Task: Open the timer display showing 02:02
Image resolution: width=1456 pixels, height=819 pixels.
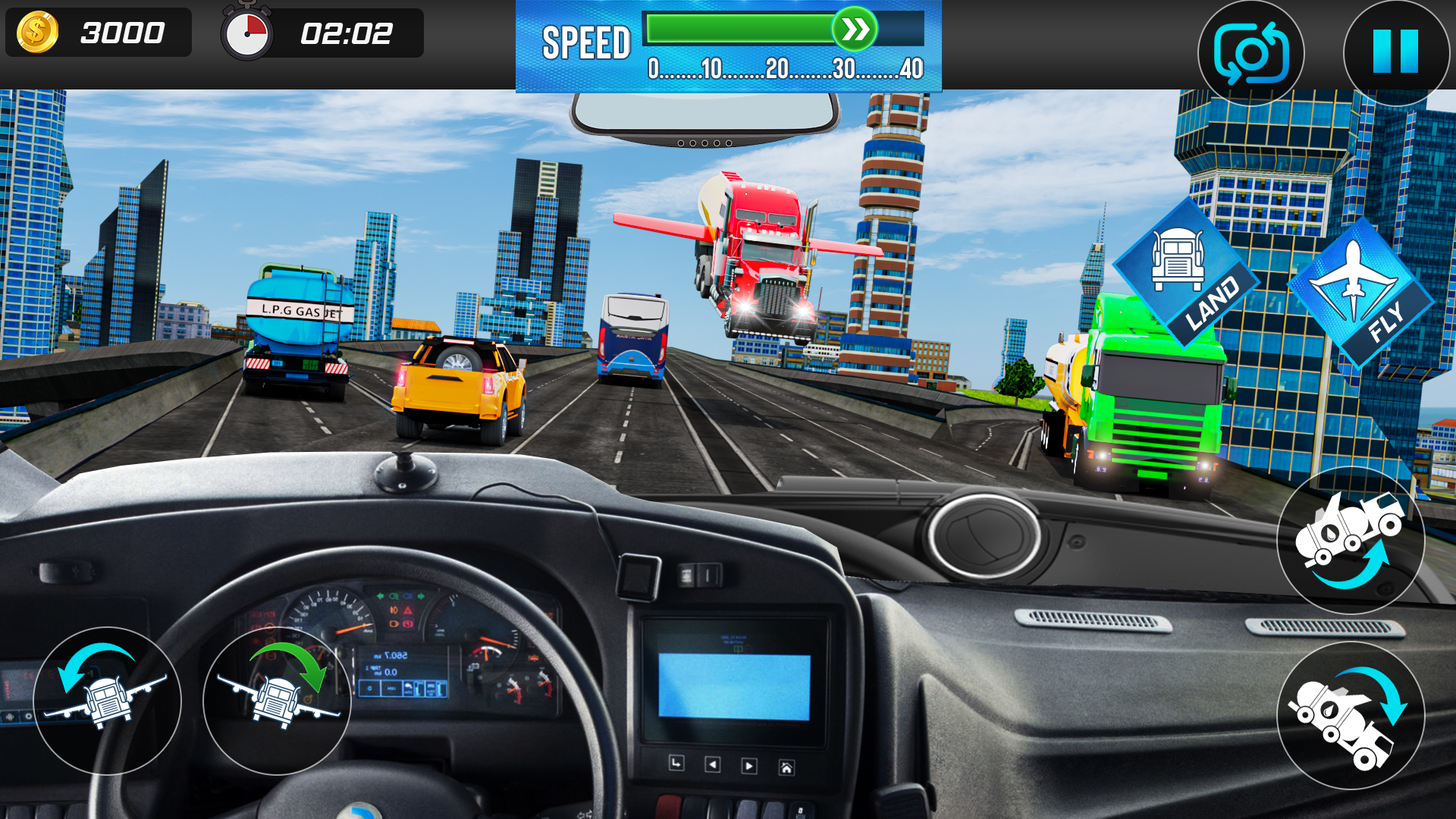Action: [345, 32]
